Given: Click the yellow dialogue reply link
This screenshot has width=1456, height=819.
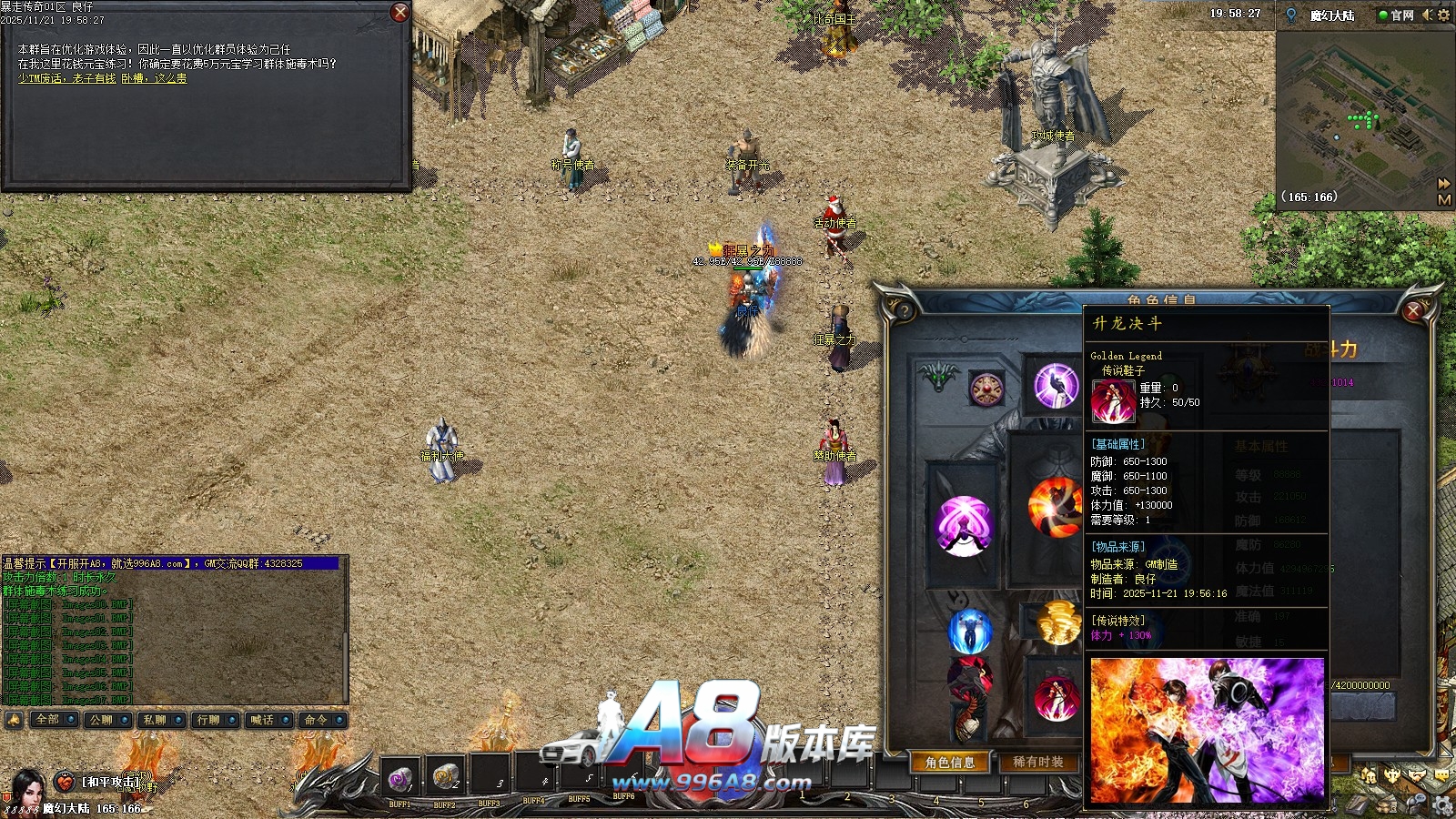Looking at the screenshot, I should point(102,79).
